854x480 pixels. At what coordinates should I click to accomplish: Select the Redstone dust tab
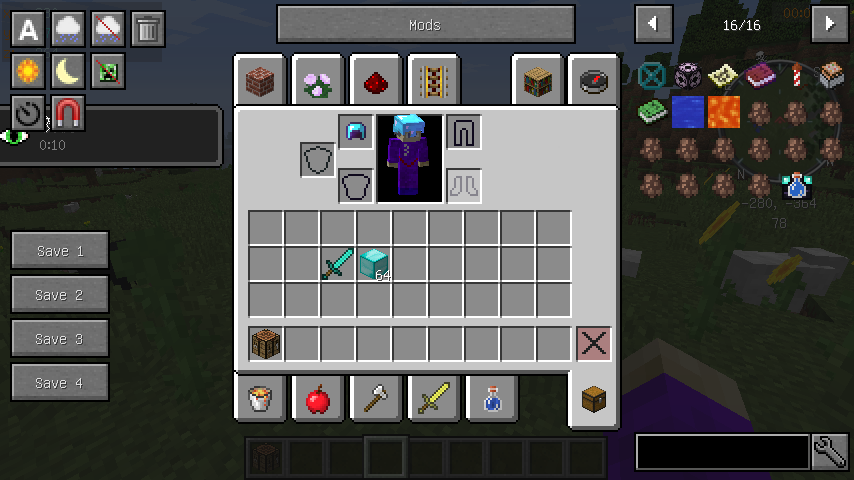coord(376,81)
